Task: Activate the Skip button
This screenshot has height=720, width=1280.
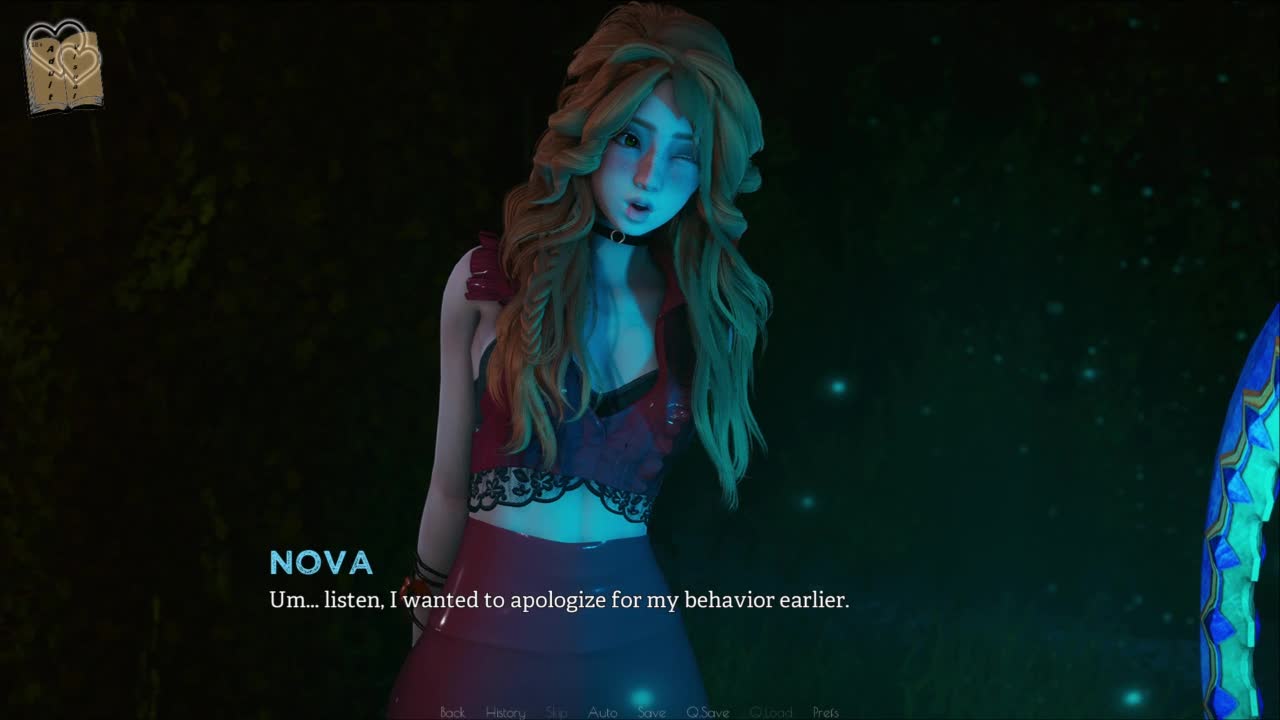Action: click(x=557, y=712)
